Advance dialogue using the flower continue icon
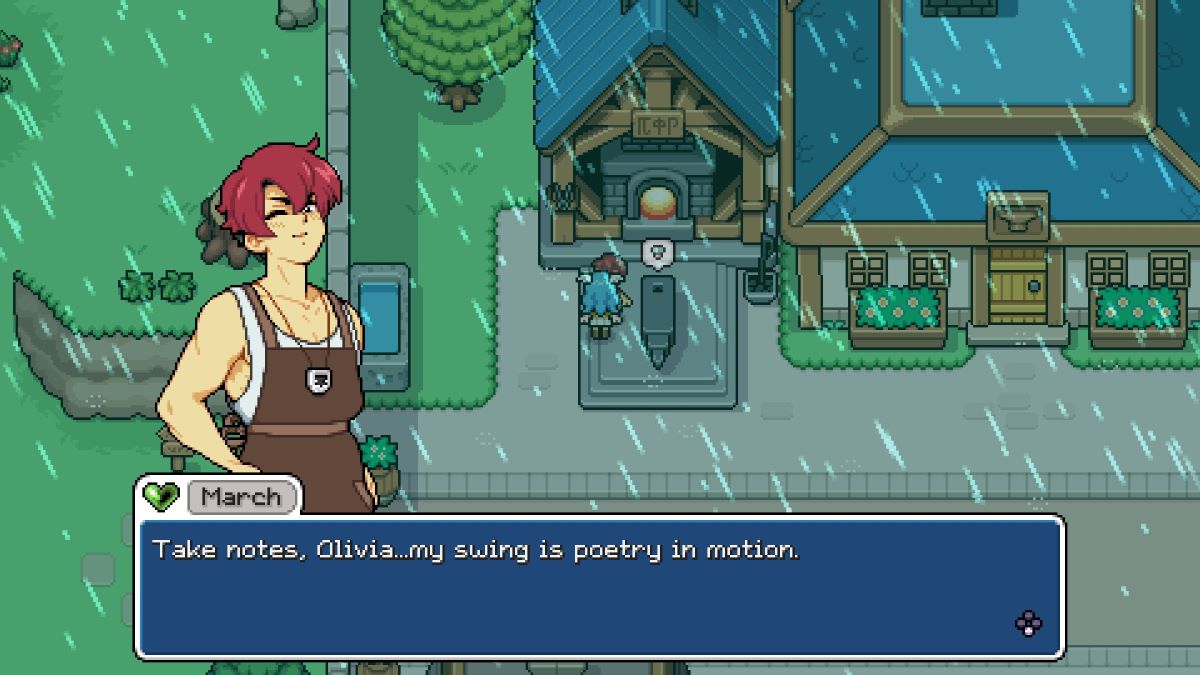 click(1028, 624)
